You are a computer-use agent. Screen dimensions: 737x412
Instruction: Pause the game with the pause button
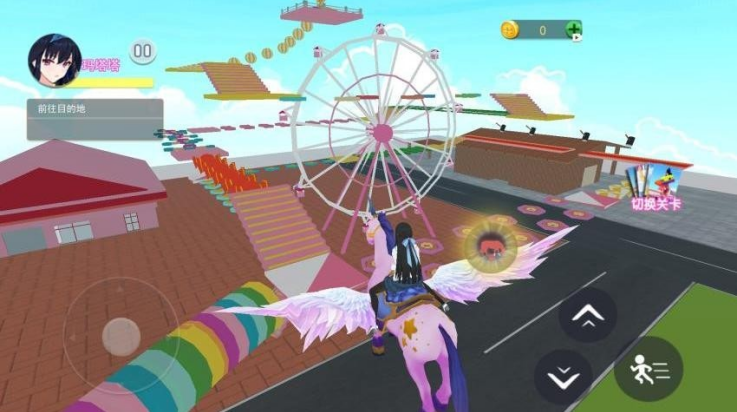143,50
